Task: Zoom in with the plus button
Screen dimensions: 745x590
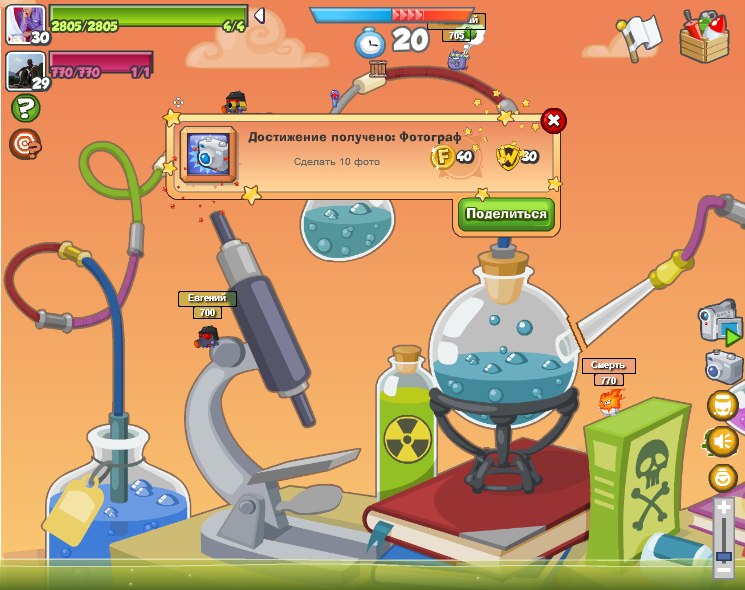Action: (x=723, y=509)
